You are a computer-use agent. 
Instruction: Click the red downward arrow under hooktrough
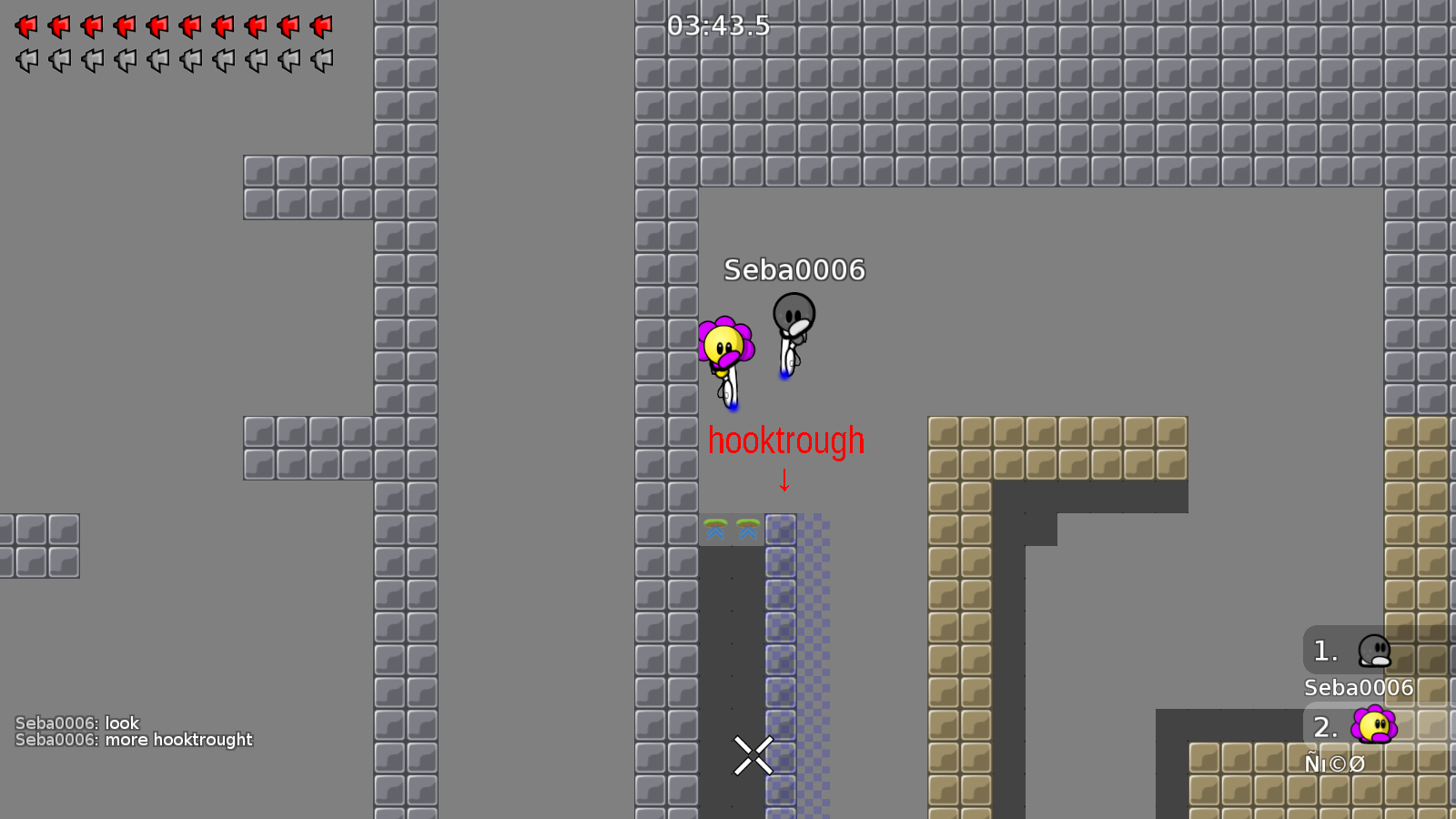(784, 480)
